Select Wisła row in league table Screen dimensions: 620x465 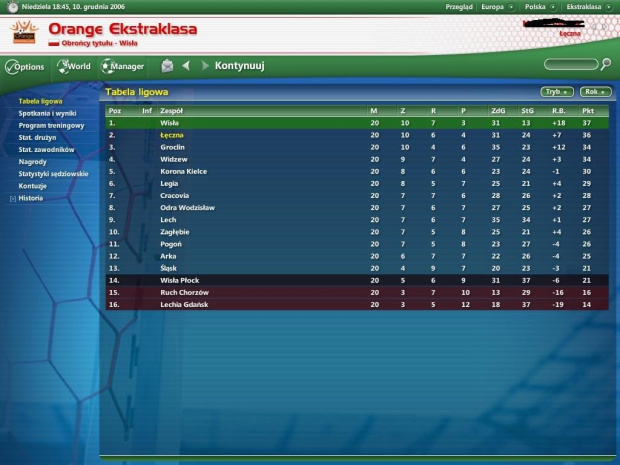[x=169, y=122]
